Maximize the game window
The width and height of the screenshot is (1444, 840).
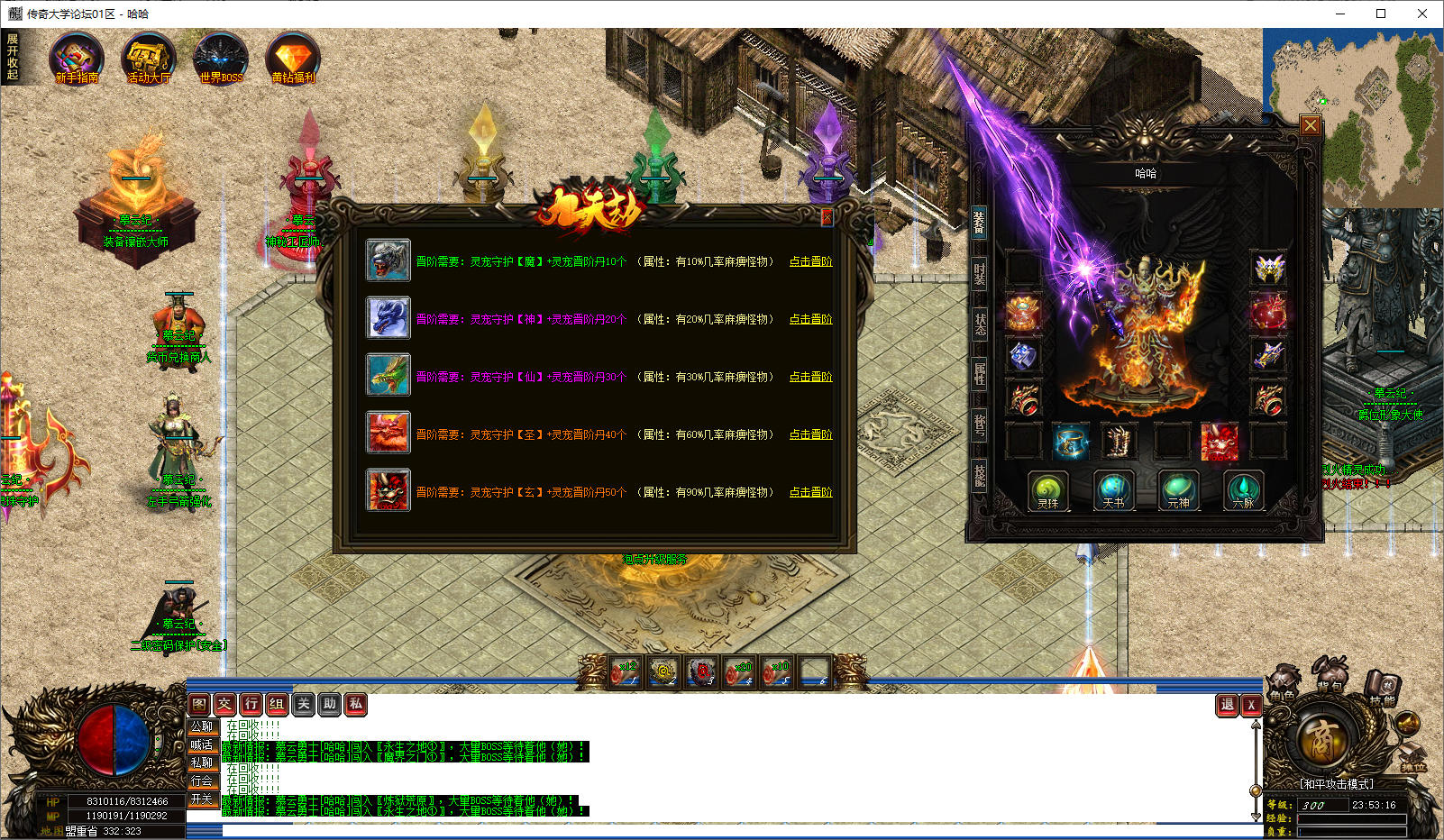1380,14
